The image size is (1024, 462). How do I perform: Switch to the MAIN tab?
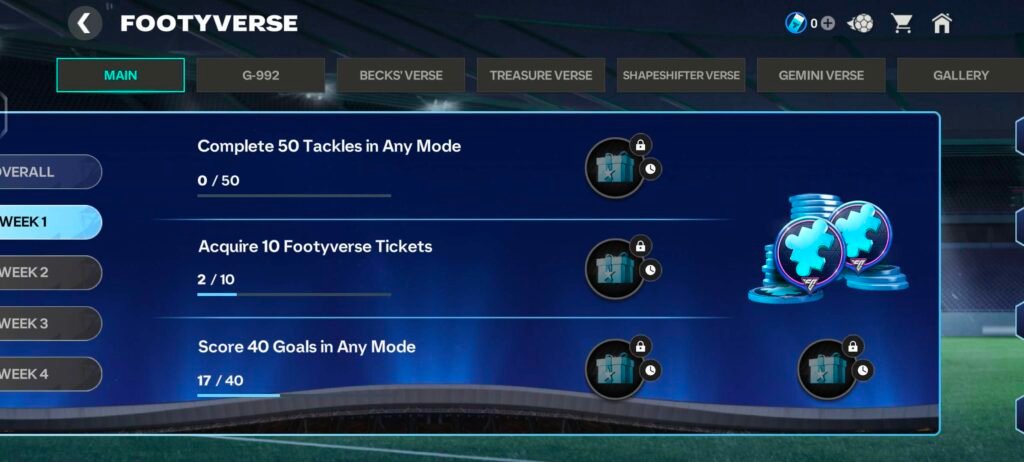(120, 75)
